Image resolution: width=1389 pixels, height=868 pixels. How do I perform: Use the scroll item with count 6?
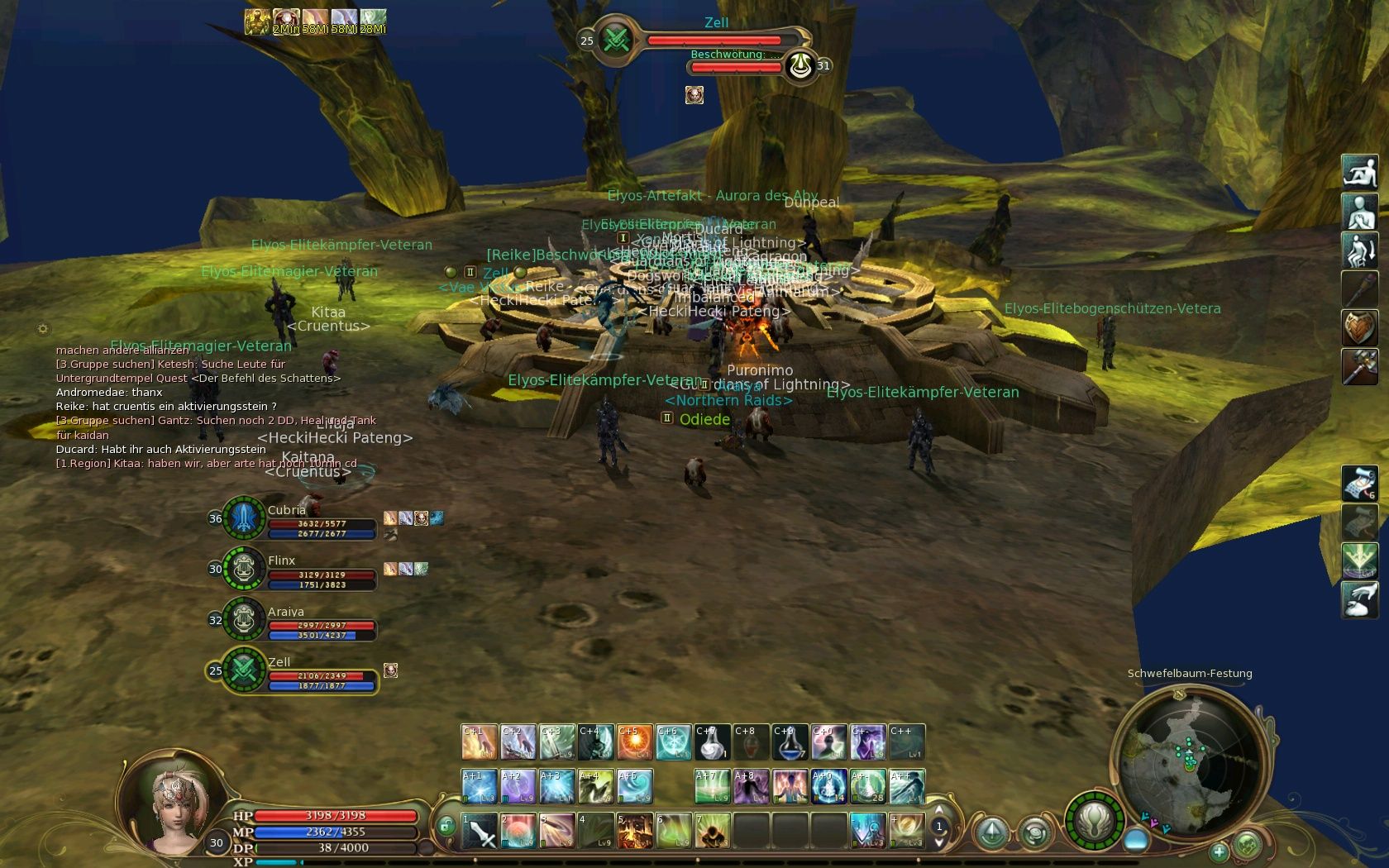click(1359, 484)
